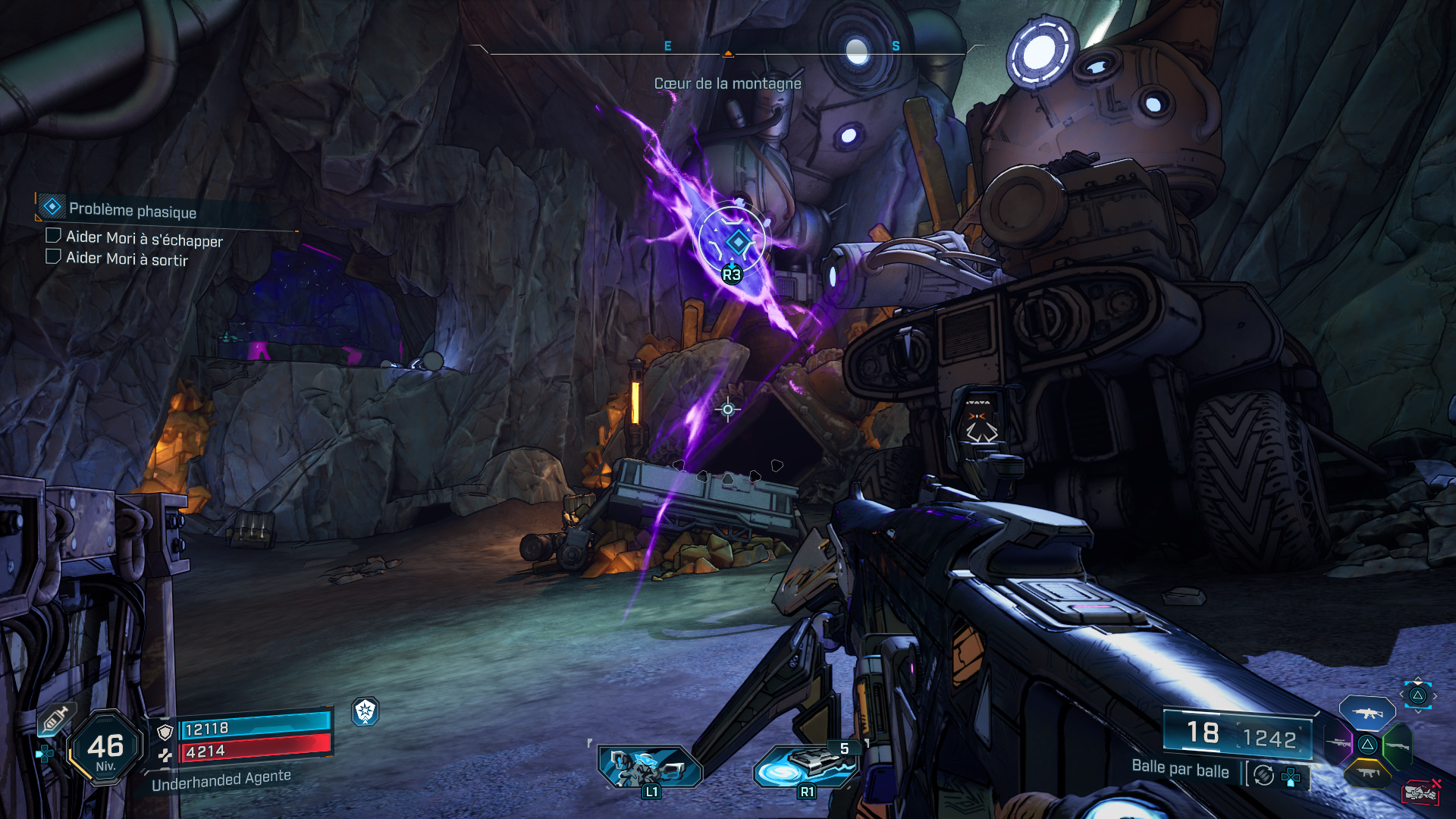Image resolution: width=1456 pixels, height=819 pixels.
Task: Equip the green shotgun weapon slot
Action: tap(1397, 745)
